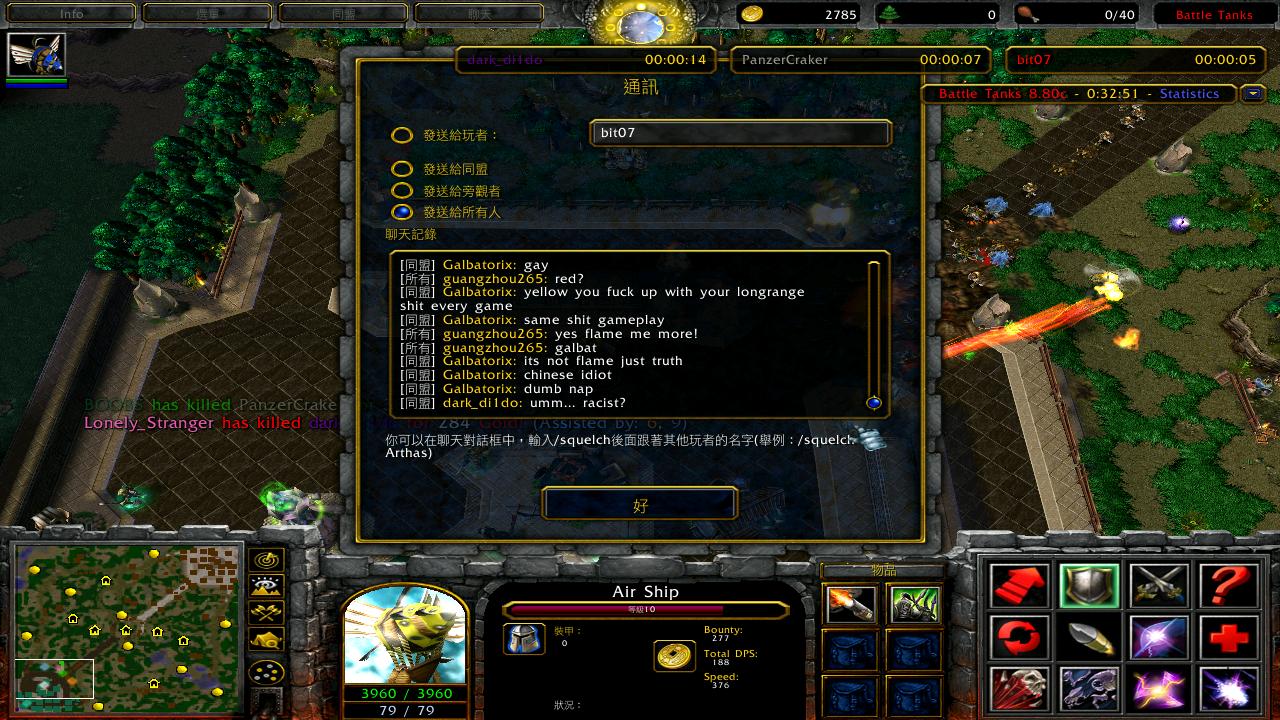
Task: Select the flaming cannon item slot
Action: pos(851,604)
